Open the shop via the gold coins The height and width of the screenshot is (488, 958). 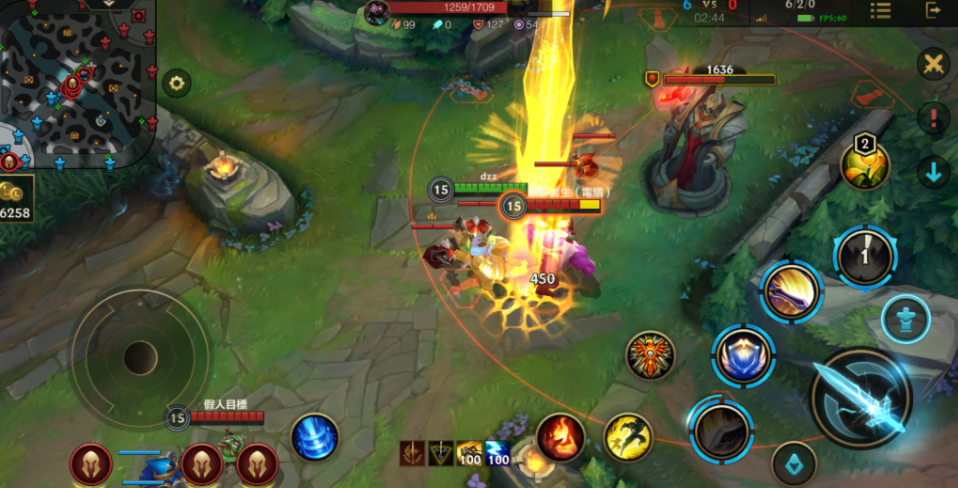pyautogui.click(x=17, y=198)
